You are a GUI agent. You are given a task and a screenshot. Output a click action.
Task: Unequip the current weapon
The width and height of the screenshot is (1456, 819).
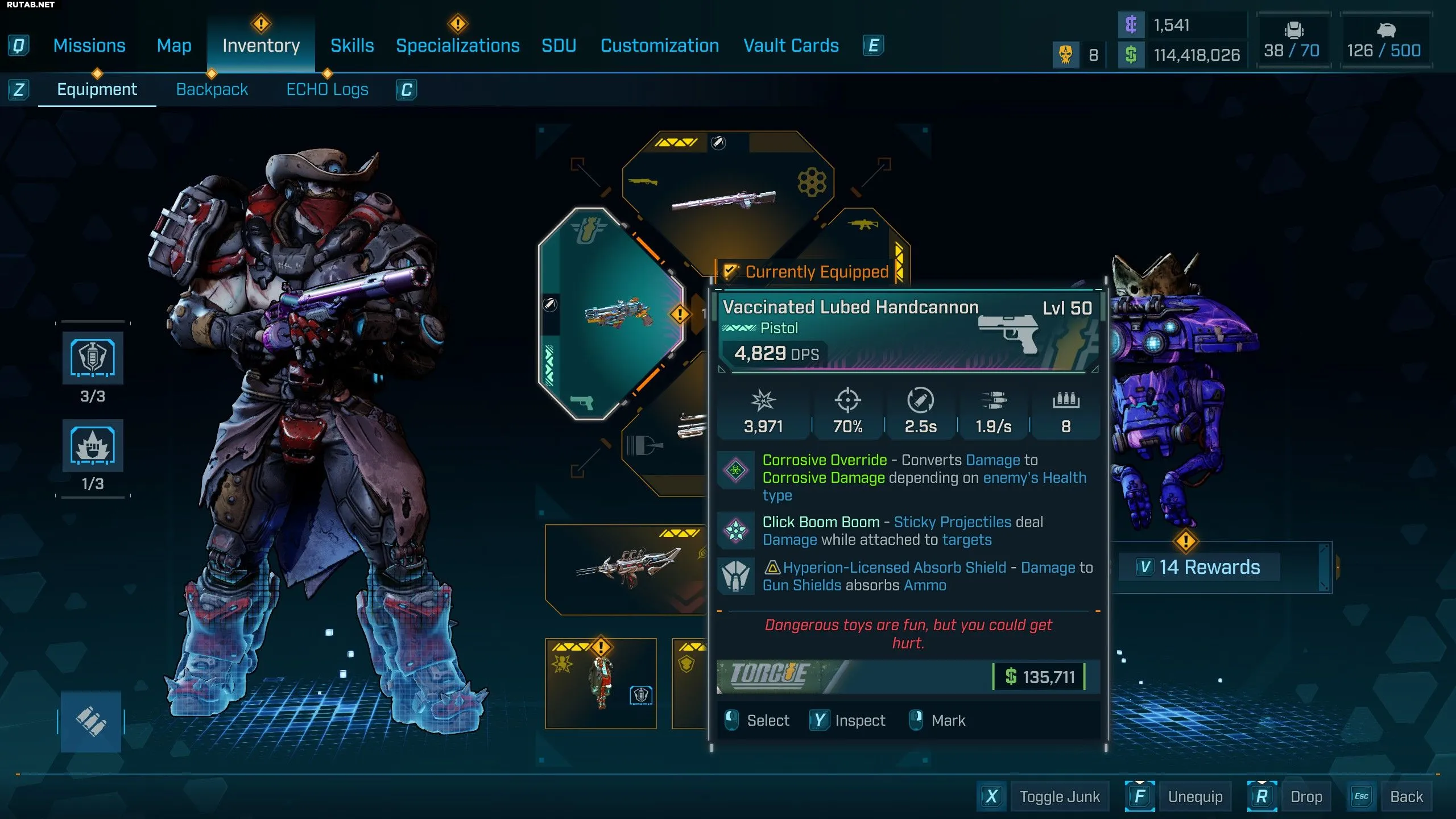tap(1194, 796)
